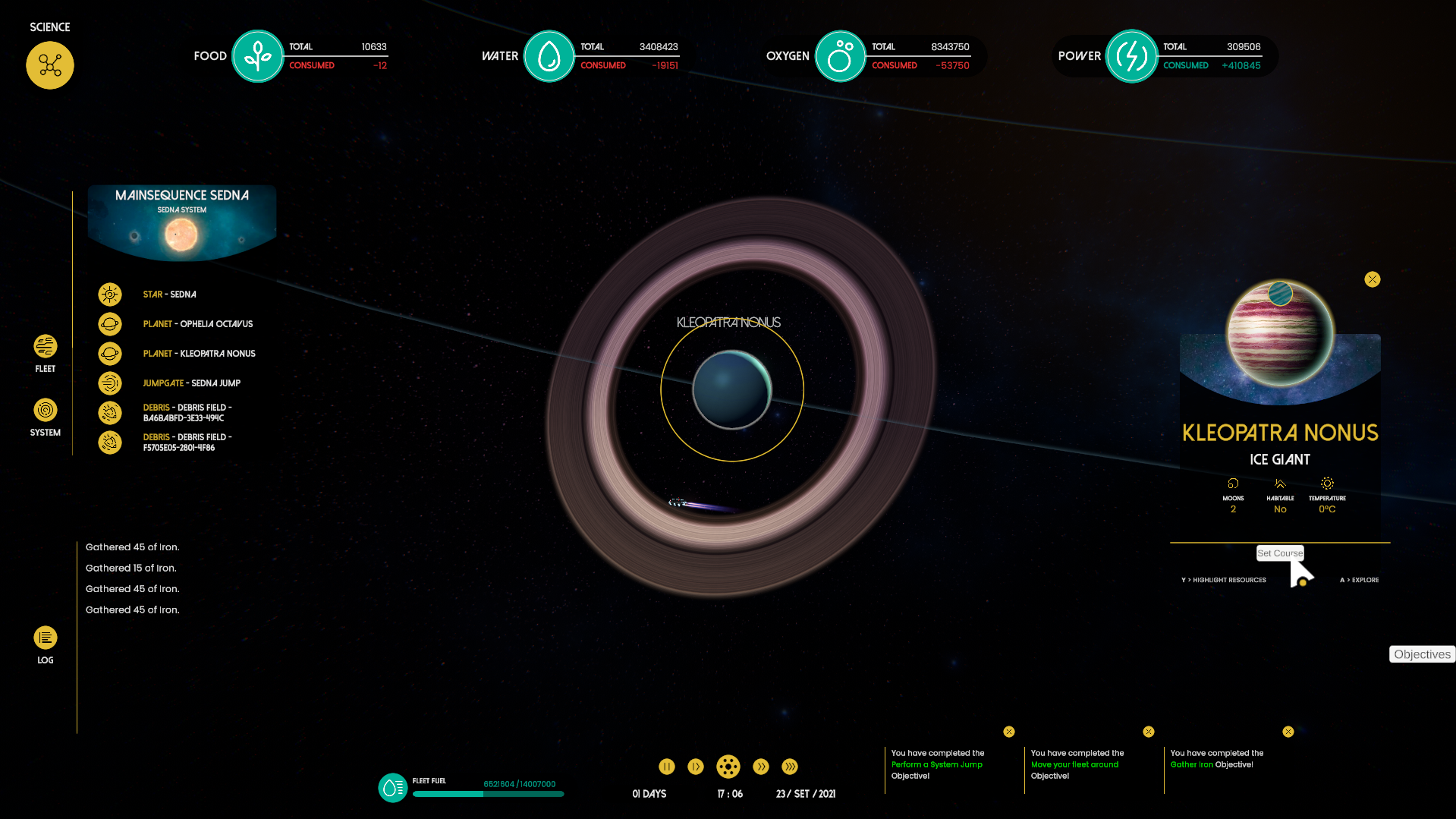Viewport: 1456px width, 819px height.
Task: Select the Sedna Jump jumpgate entry
Action: 191,383
